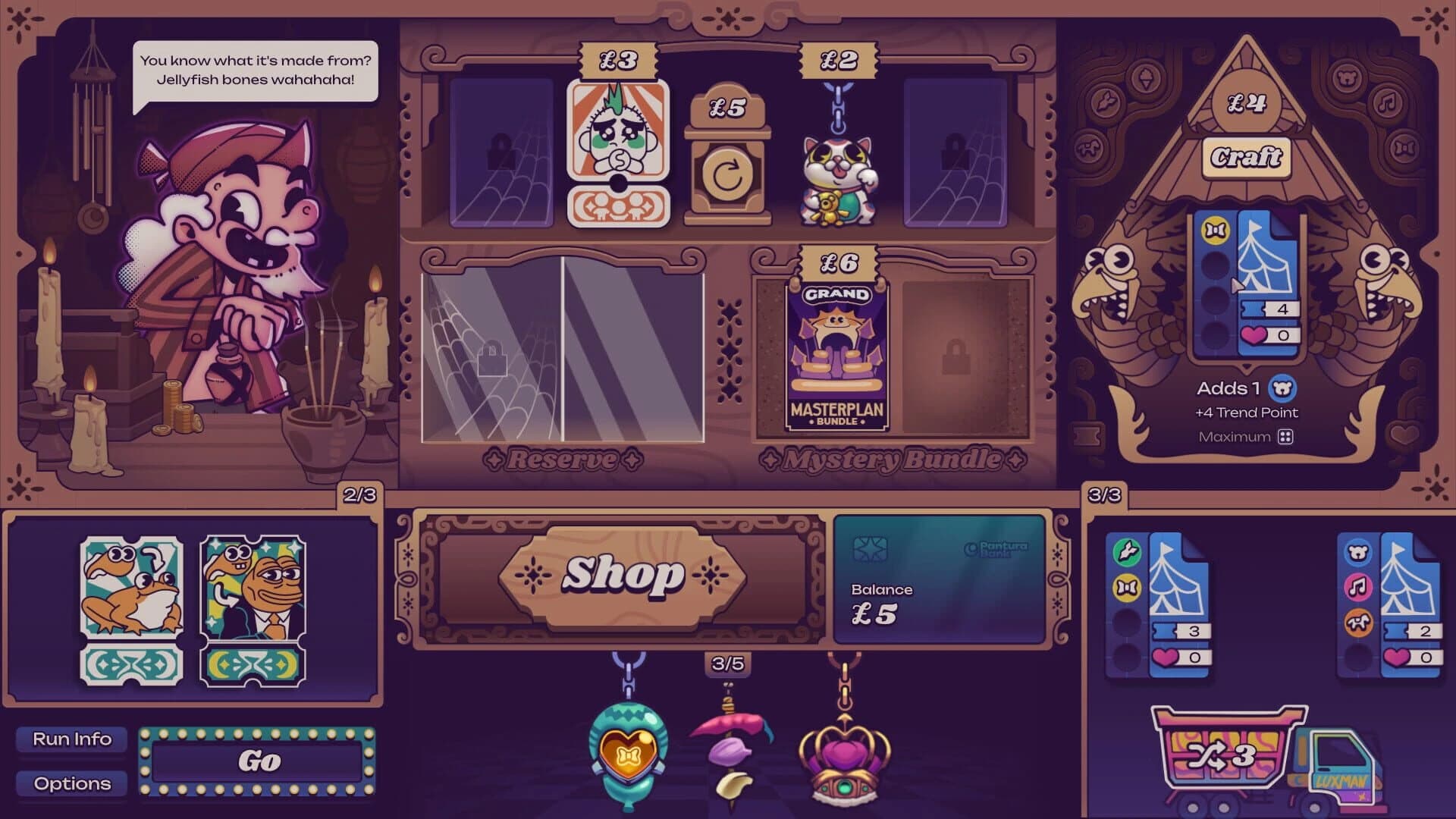The width and height of the screenshot is (1456, 819).
Task: Open the Options menu
Action: tap(71, 784)
